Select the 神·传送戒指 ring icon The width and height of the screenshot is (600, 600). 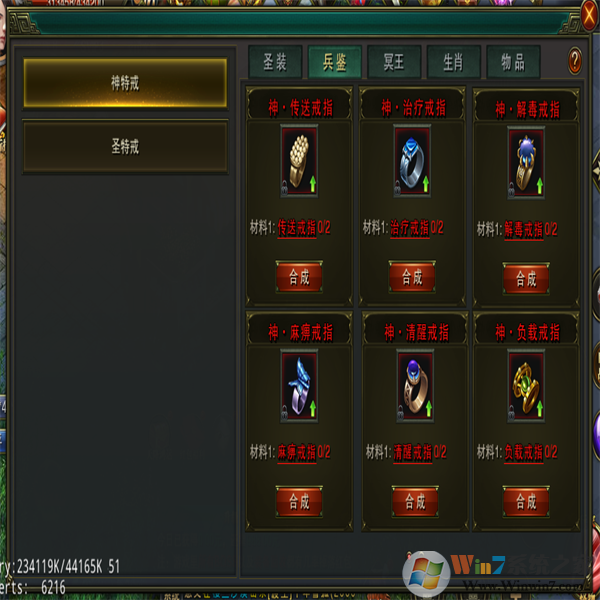pyautogui.click(x=299, y=162)
